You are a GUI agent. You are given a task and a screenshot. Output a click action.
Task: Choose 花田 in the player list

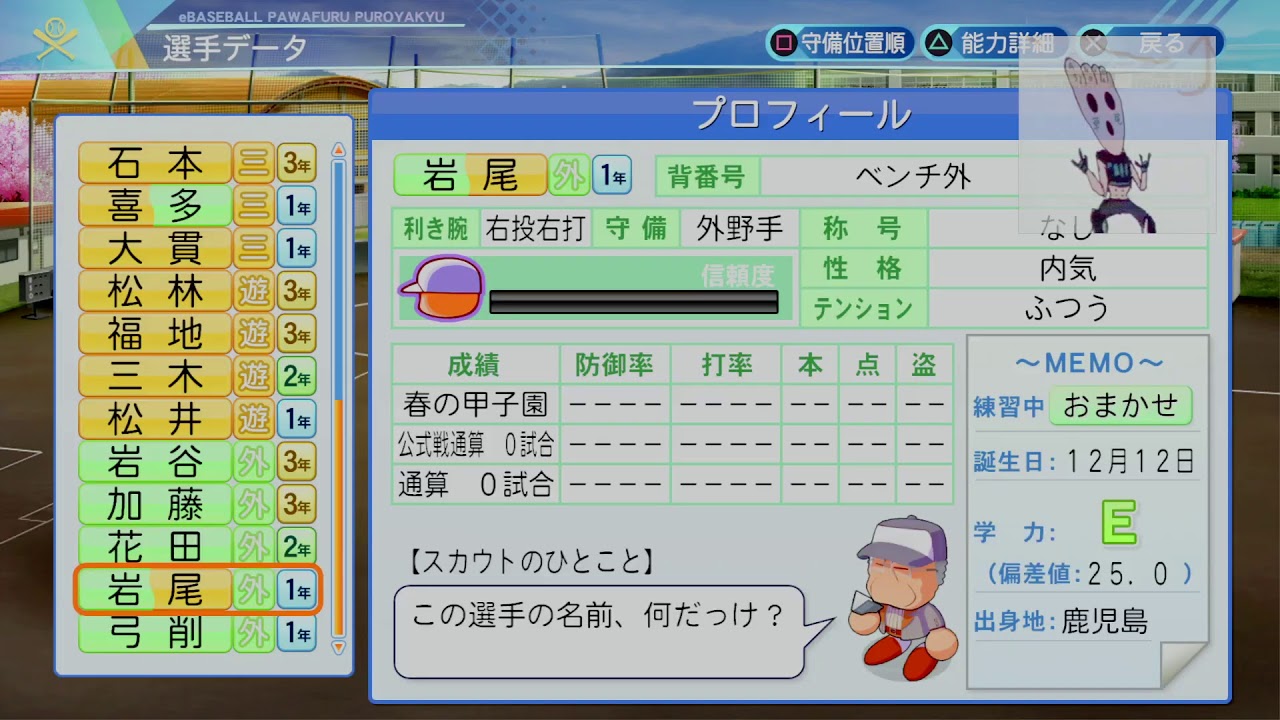pyautogui.click(x=197, y=547)
